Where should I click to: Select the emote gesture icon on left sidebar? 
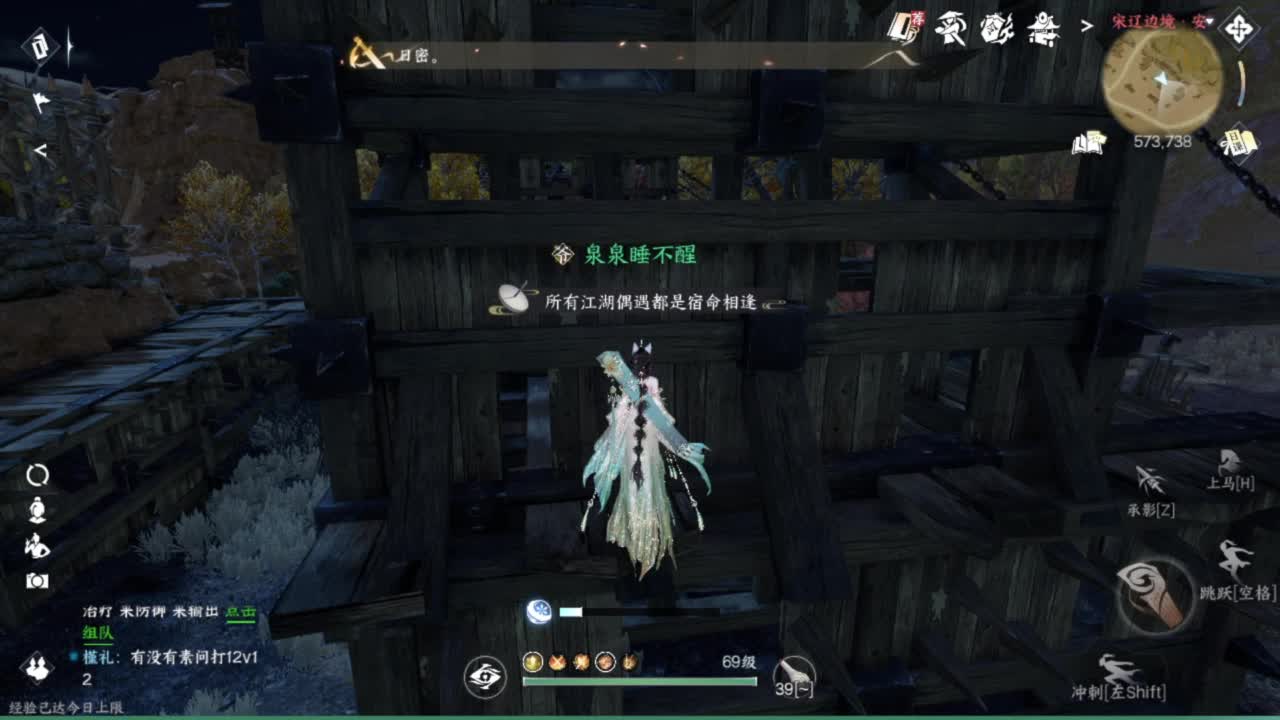(x=37, y=545)
